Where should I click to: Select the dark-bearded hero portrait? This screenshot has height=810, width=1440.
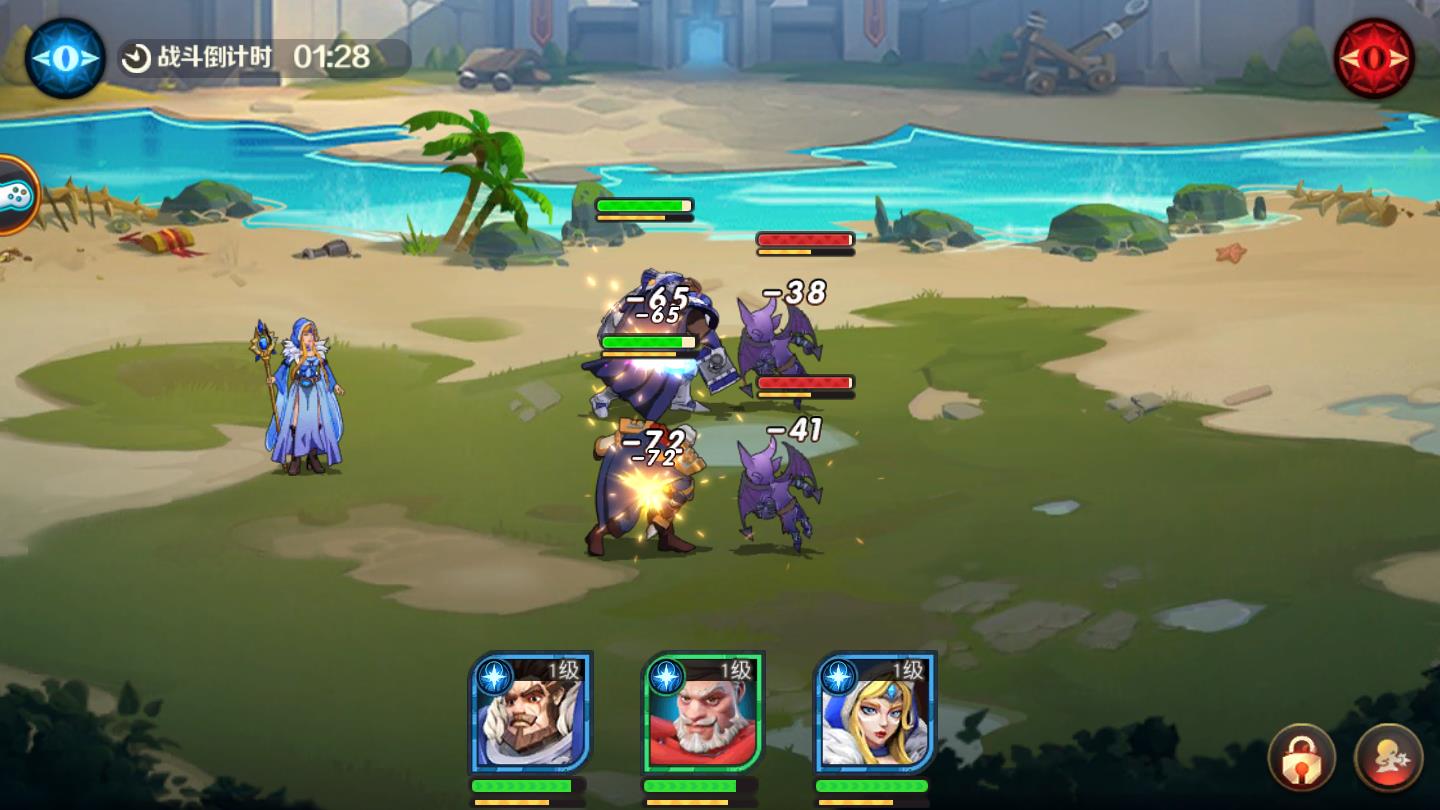530,714
